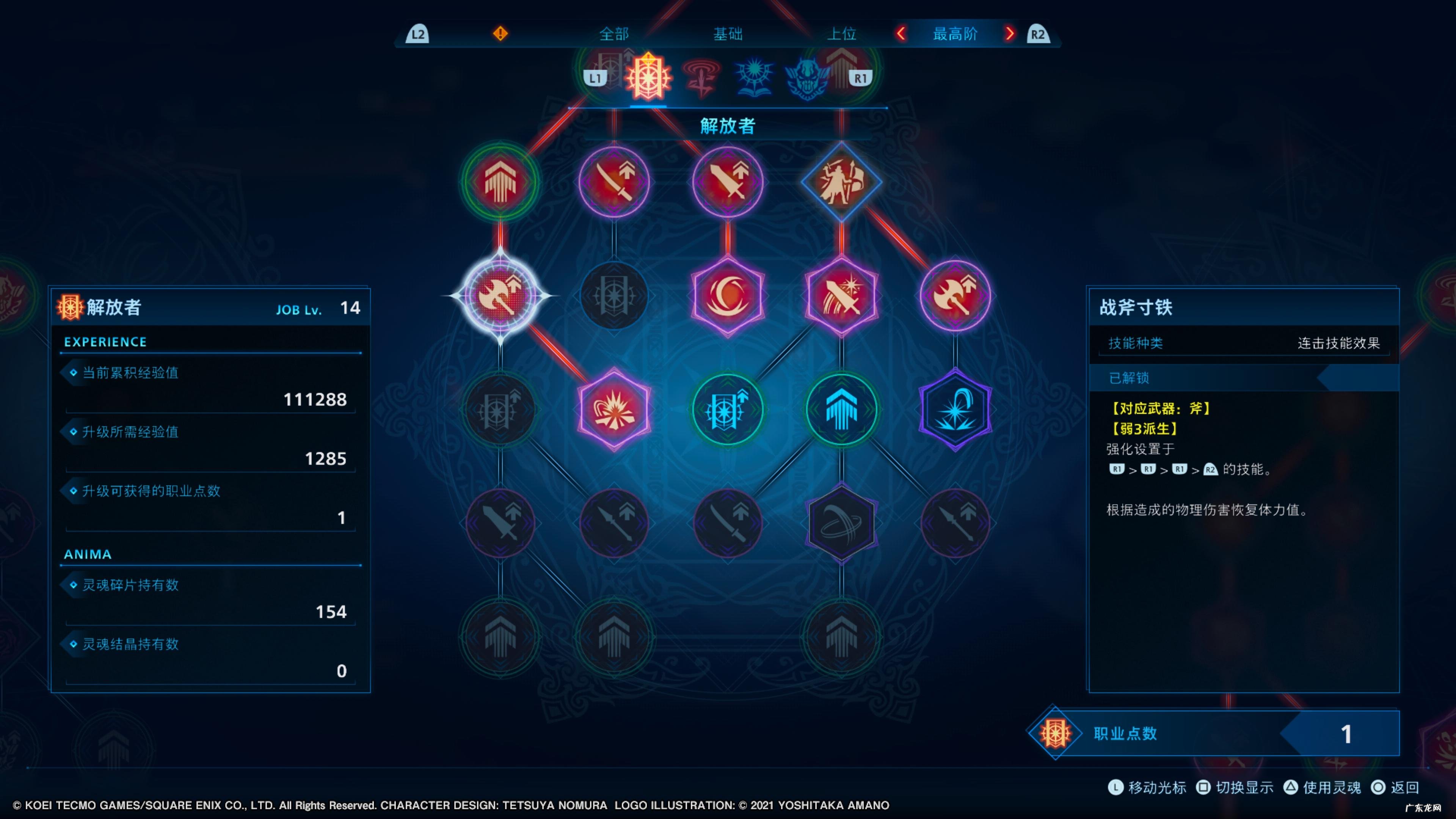Switch to the 全部 category tab
This screenshot has height=819, width=1456.
click(x=613, y=34)
